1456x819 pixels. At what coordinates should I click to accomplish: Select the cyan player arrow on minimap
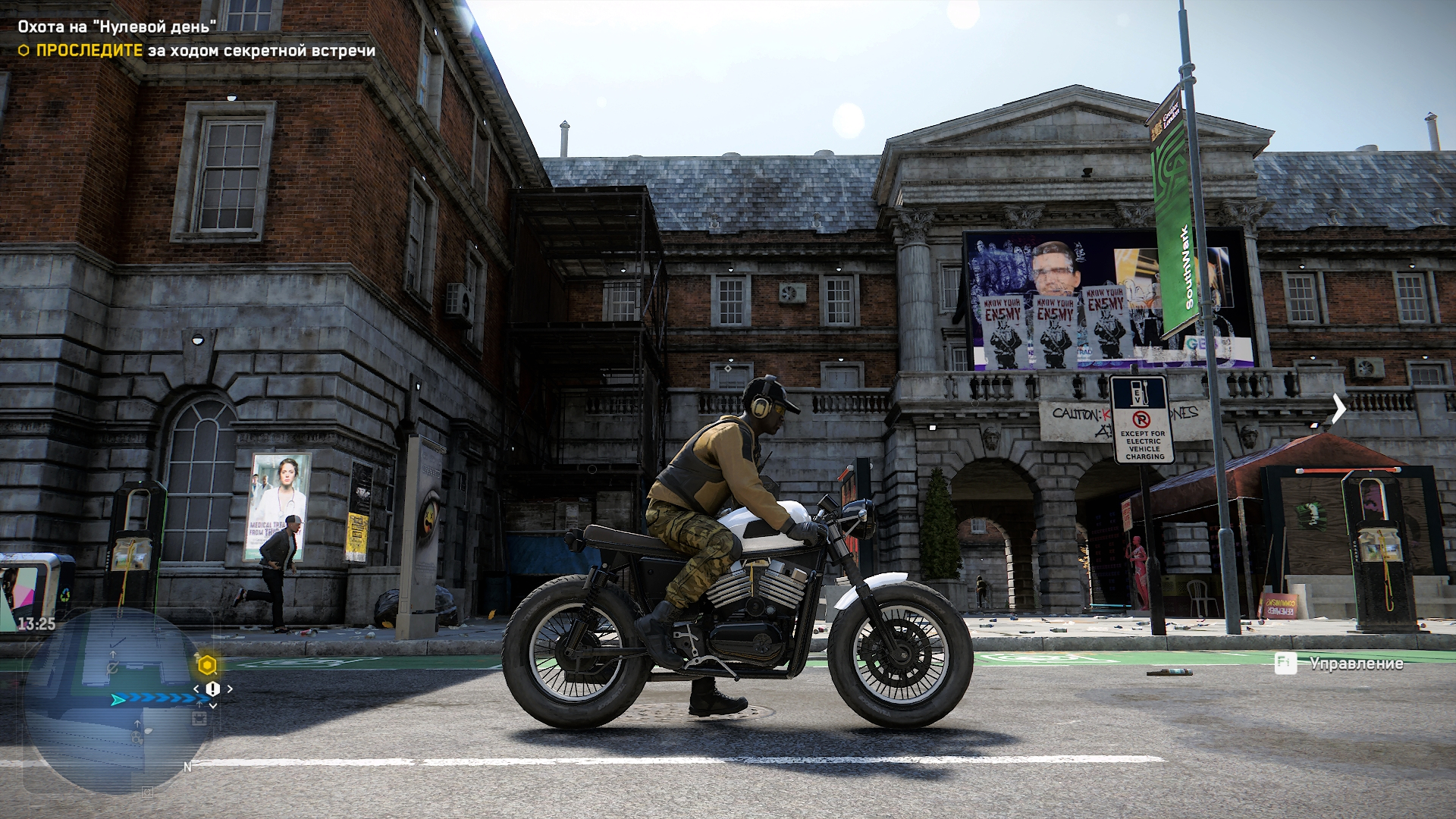coord(118,699)
